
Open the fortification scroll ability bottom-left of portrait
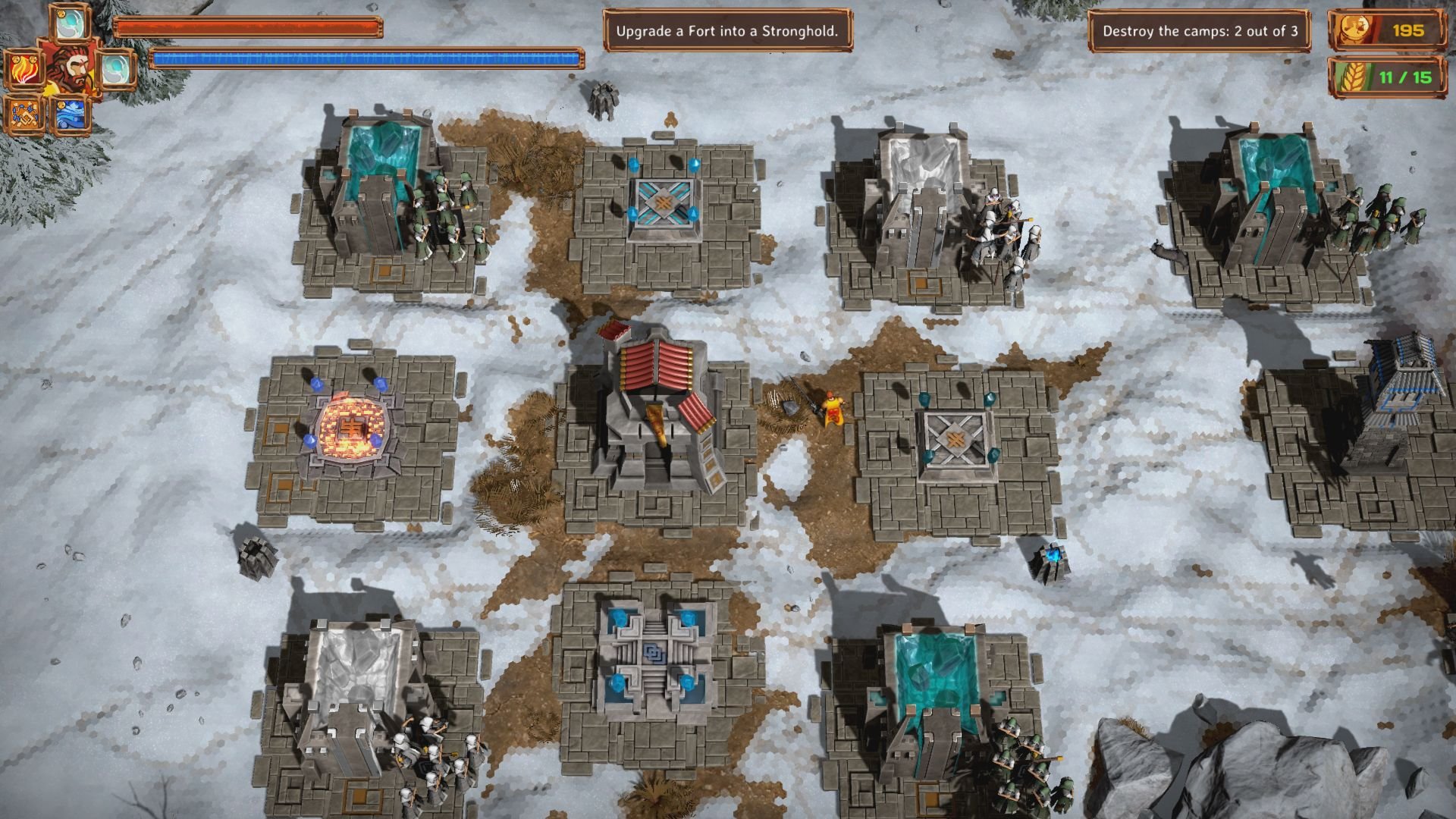24,114
